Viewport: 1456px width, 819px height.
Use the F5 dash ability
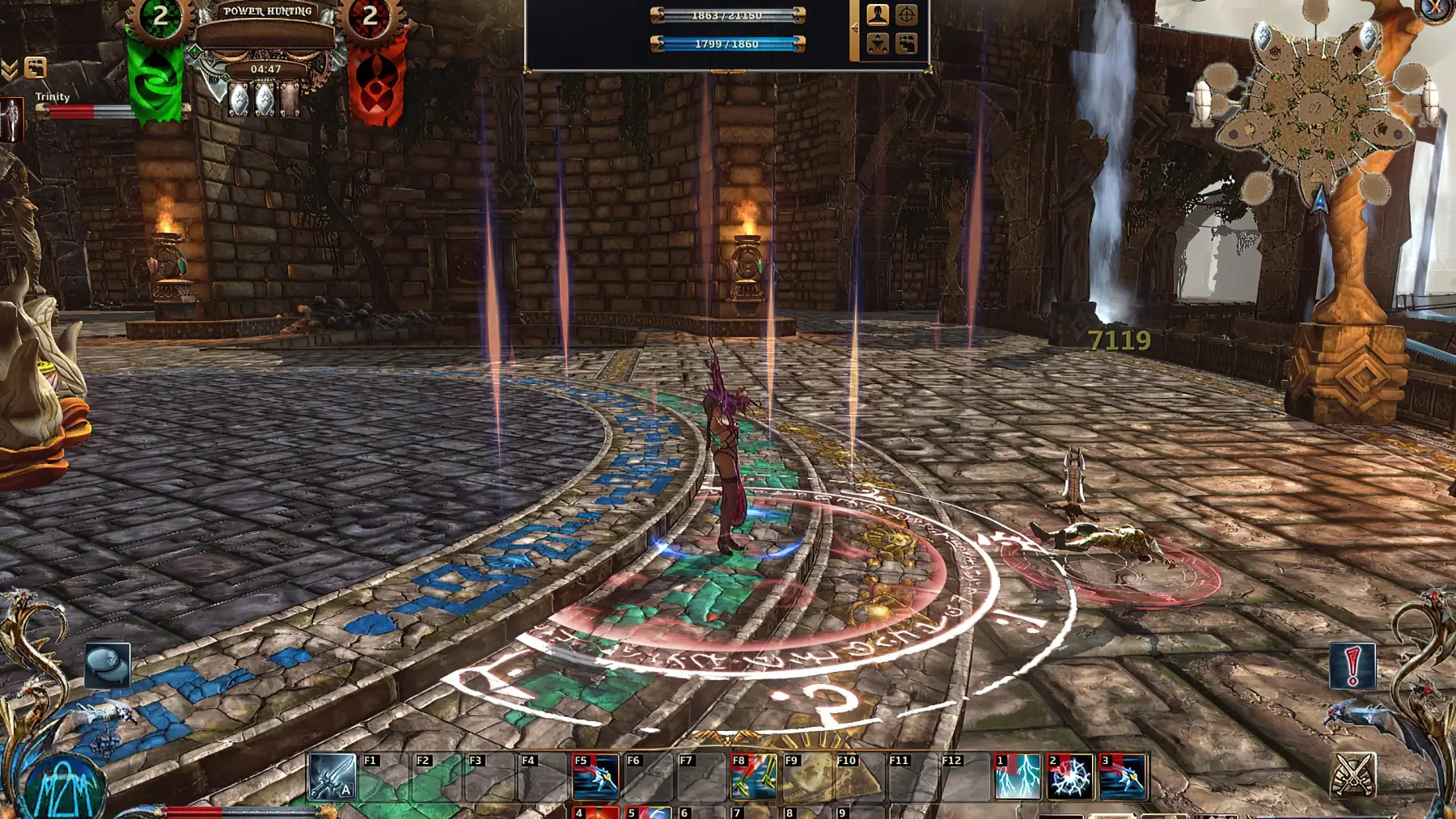(595, 777)
